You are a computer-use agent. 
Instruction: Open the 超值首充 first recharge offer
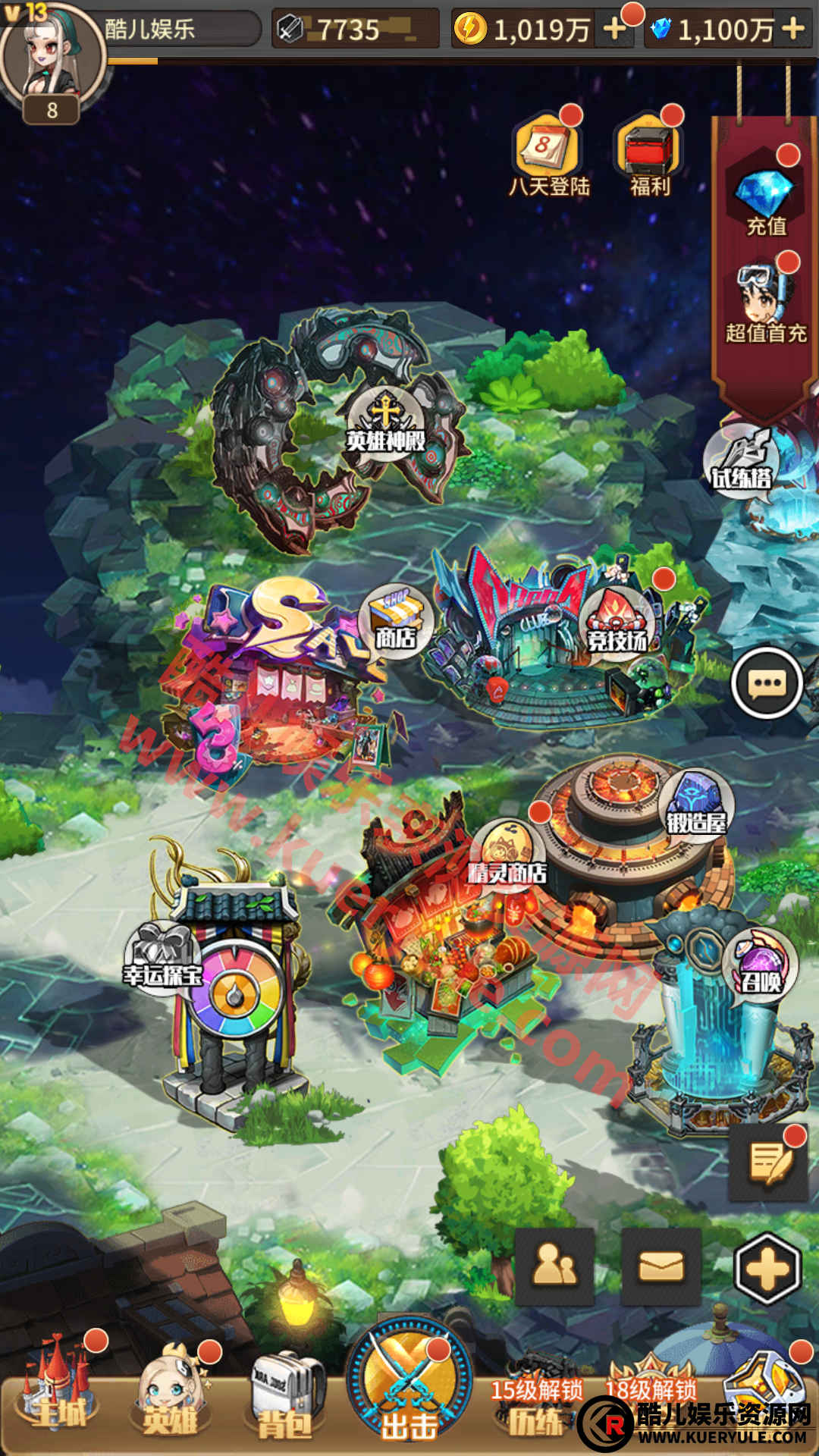pos(764,303)
